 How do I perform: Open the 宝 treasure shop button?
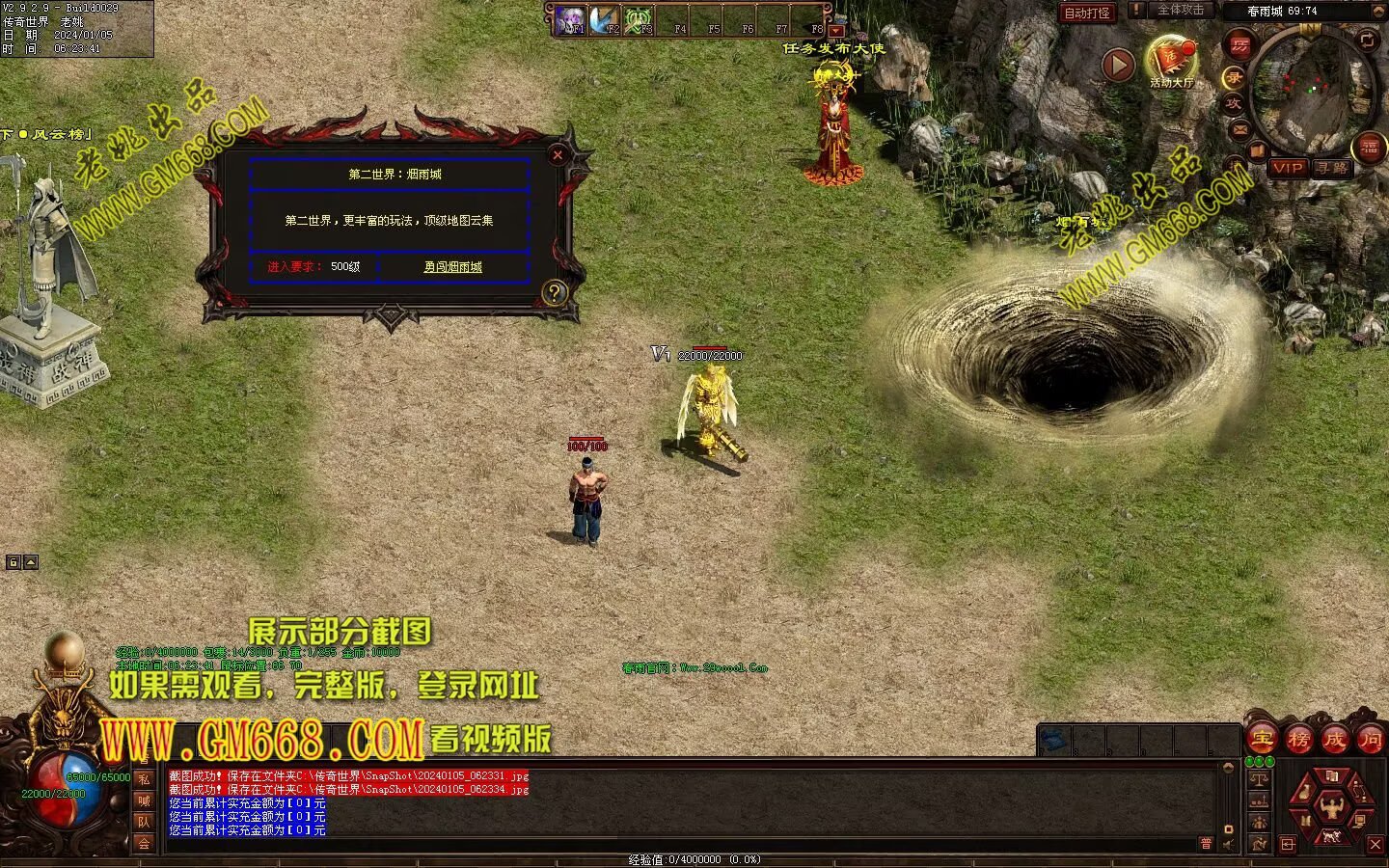click(1262, 740)
